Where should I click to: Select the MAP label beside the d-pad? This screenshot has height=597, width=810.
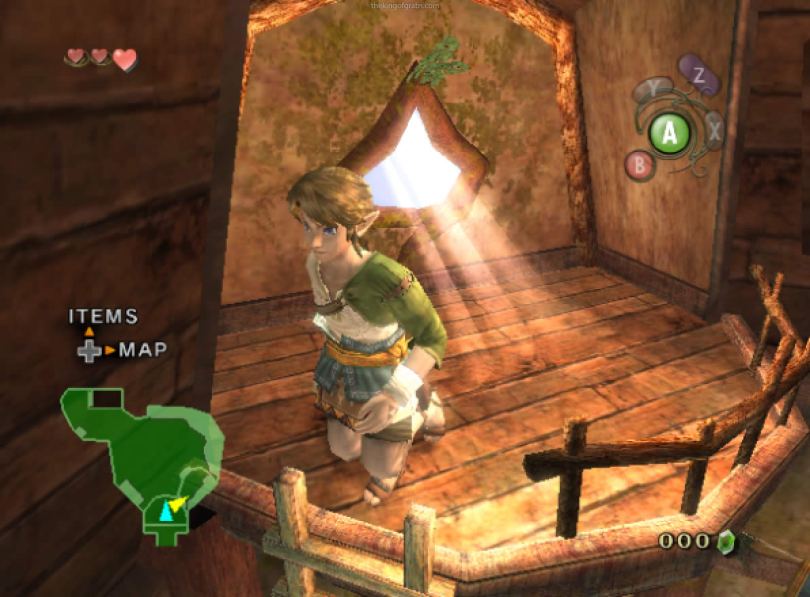tap(143, 350)
